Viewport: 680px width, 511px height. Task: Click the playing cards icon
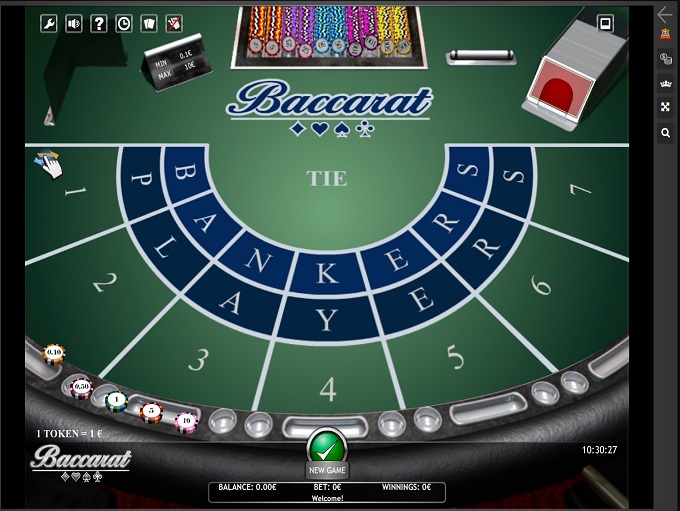[149, 23]
